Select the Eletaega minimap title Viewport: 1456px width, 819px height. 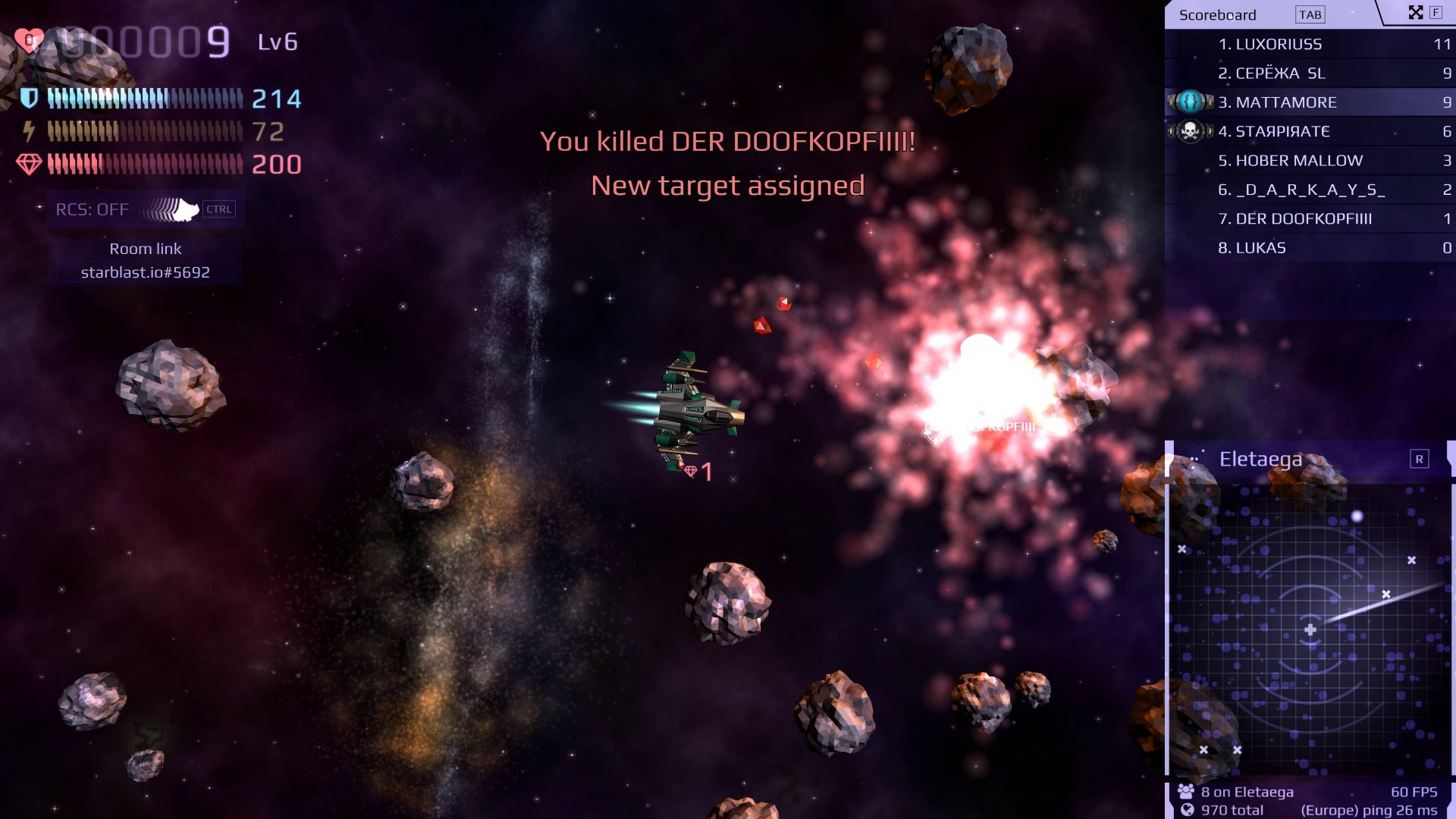click(1261, 459)
